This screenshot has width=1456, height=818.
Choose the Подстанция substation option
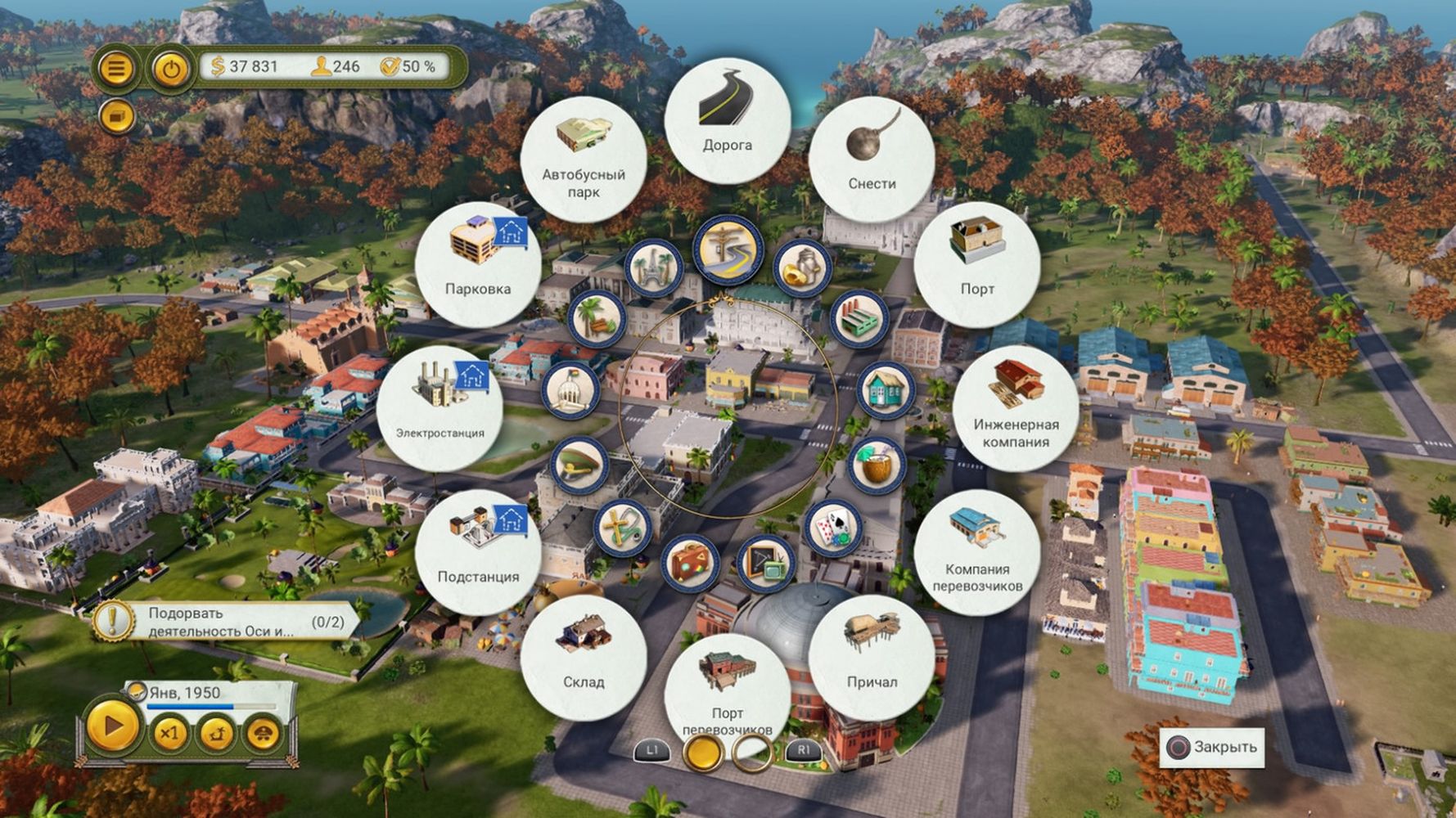click(478, 553)
